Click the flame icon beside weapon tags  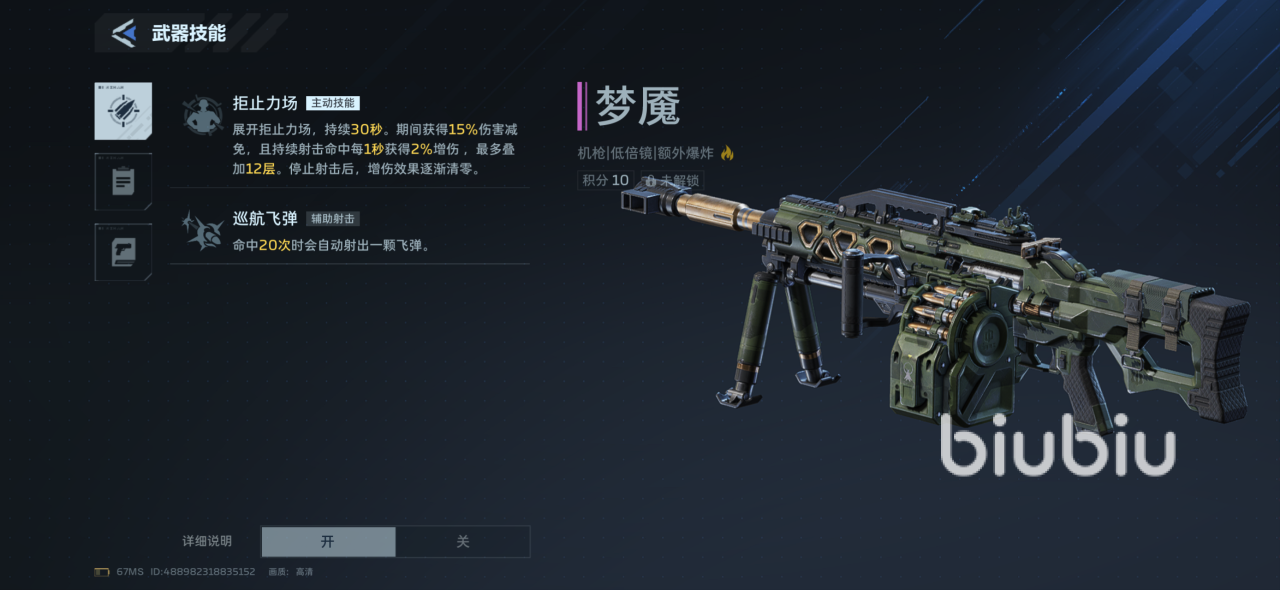point(727,153)
